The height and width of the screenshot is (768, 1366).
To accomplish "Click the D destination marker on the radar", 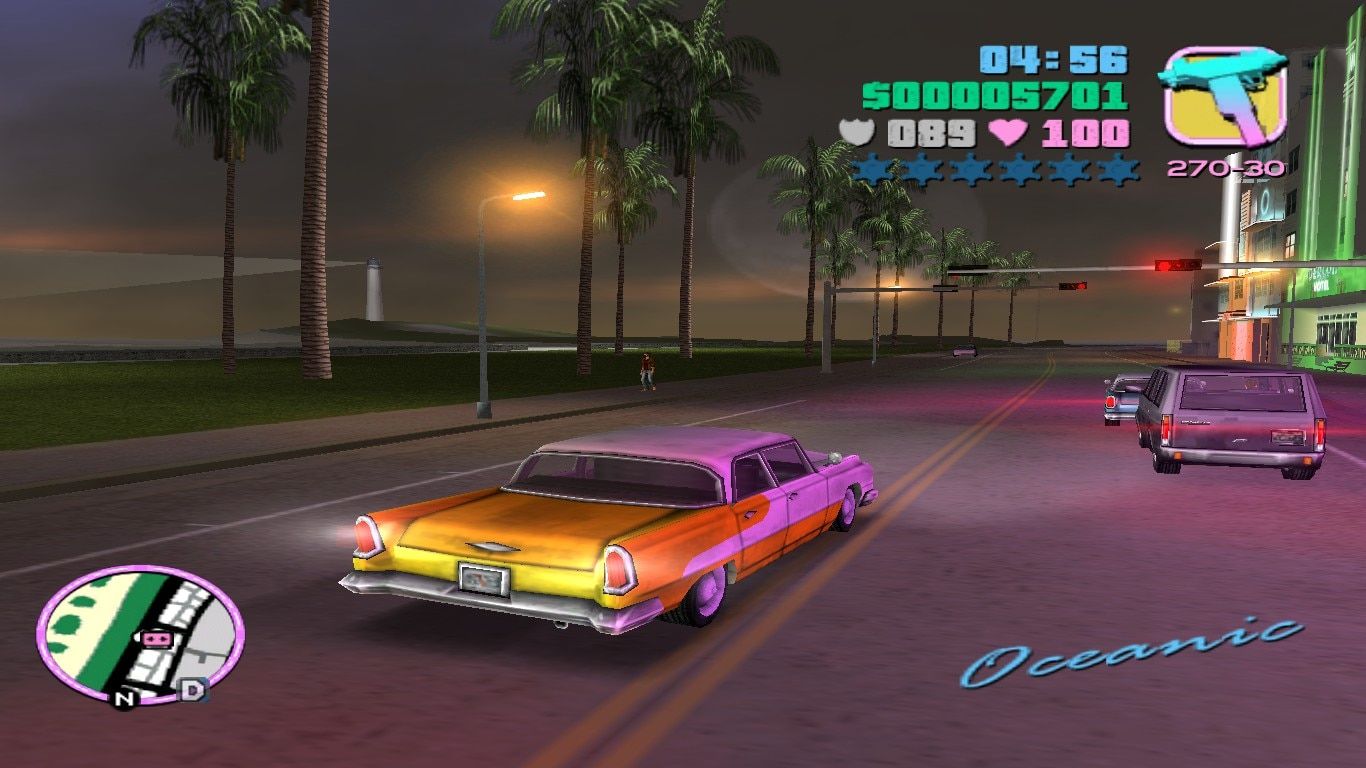I will pyautogui.click(x=192, y=691).
